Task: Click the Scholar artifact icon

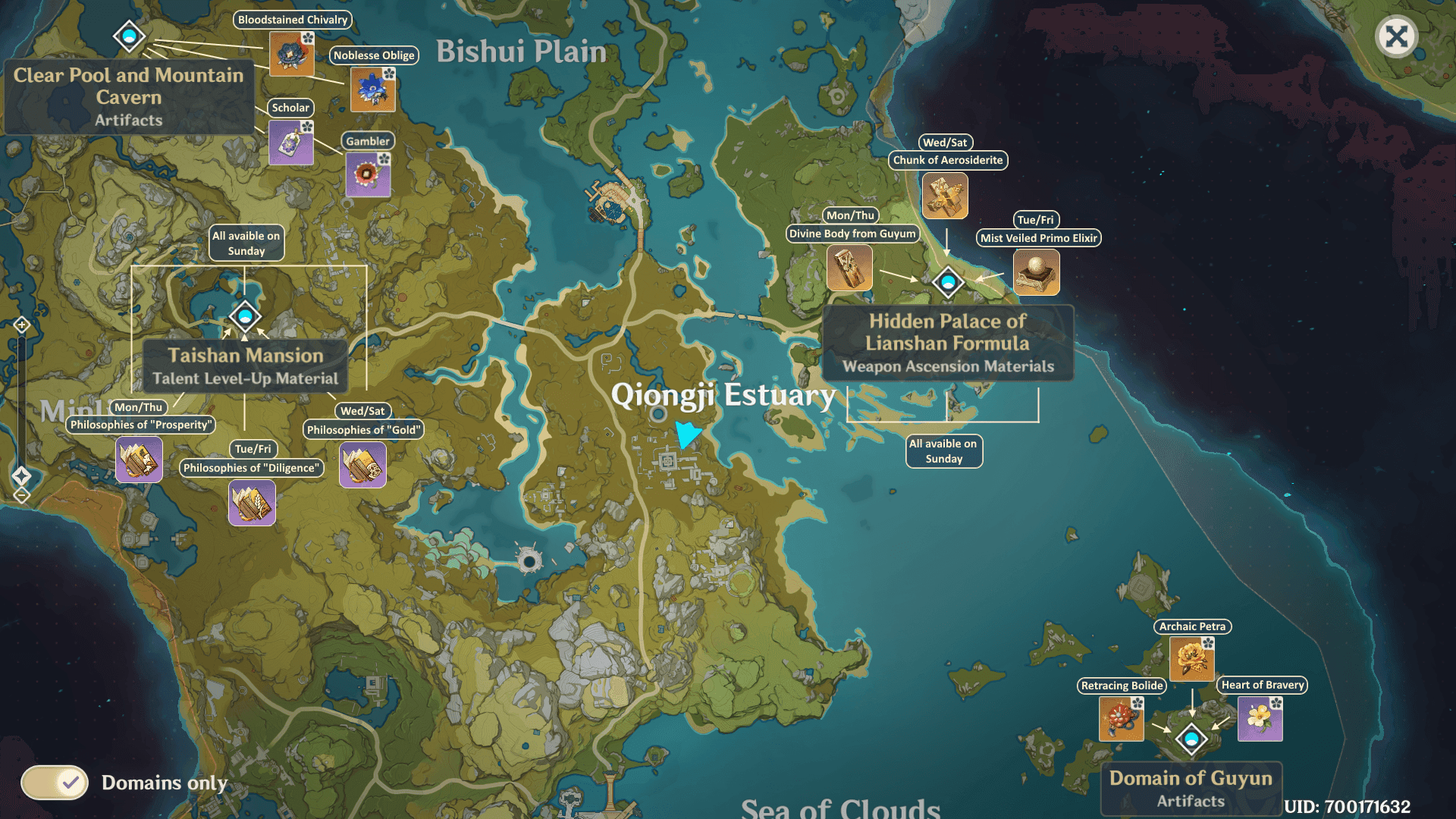Action: point(291,143)
